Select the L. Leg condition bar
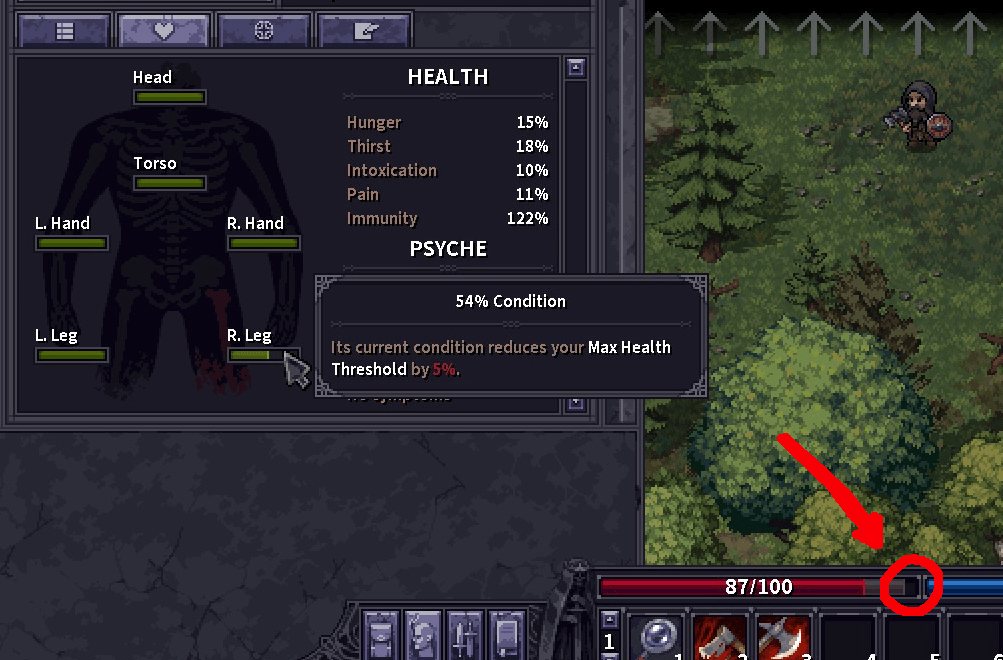The width and height of the screenshot is (1003, 660). (x=72, y=355)
